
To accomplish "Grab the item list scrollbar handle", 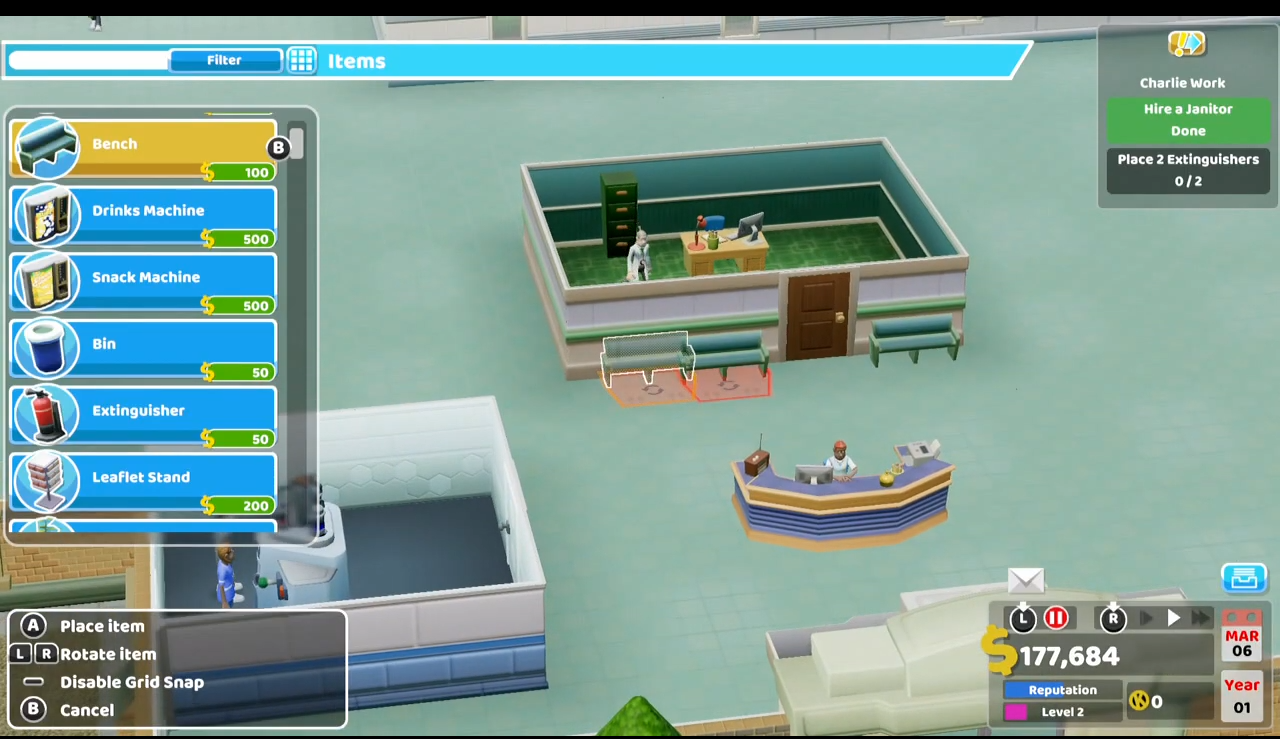I will (x=296, y=144).
